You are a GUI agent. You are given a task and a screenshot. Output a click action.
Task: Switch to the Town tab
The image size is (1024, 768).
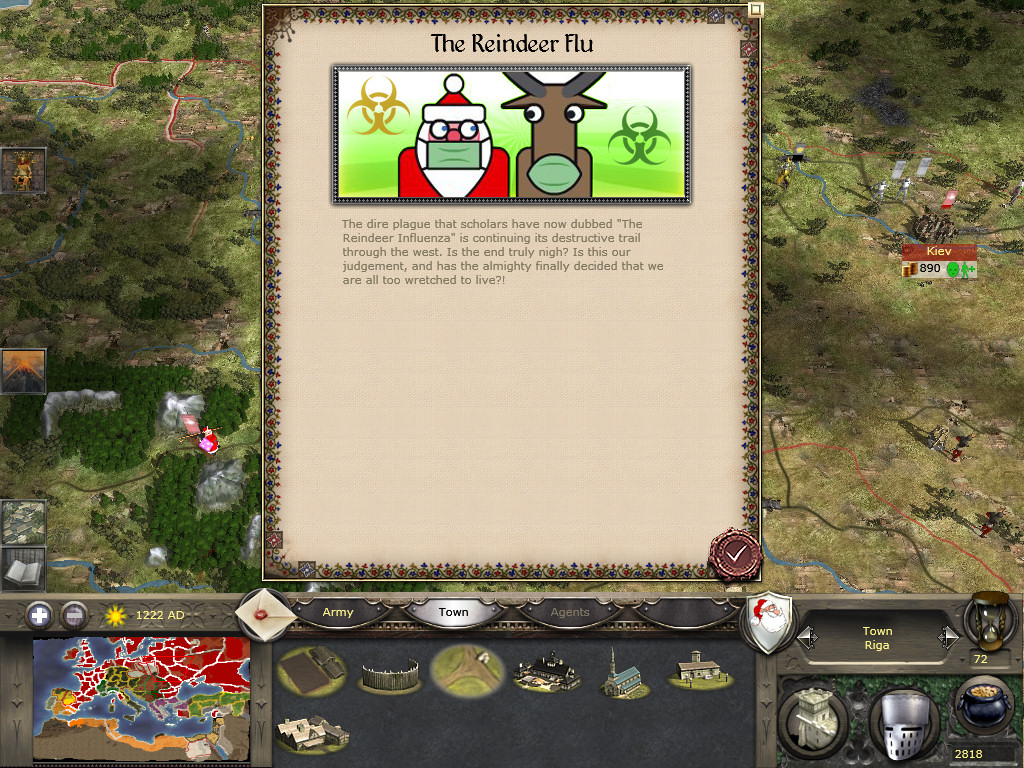[x=453, y=612]
